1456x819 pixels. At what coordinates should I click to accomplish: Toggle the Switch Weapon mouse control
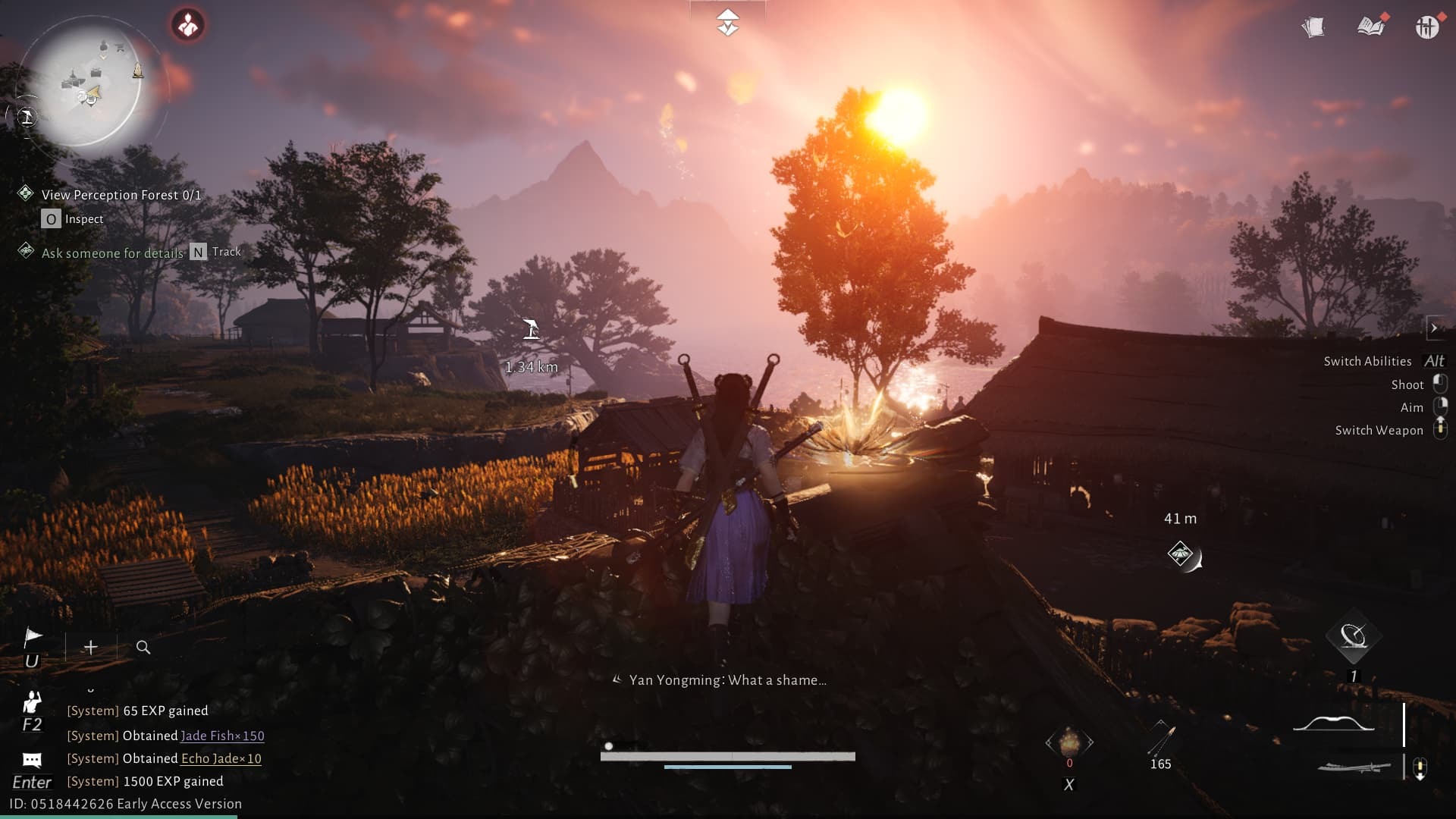[1440, 429]
